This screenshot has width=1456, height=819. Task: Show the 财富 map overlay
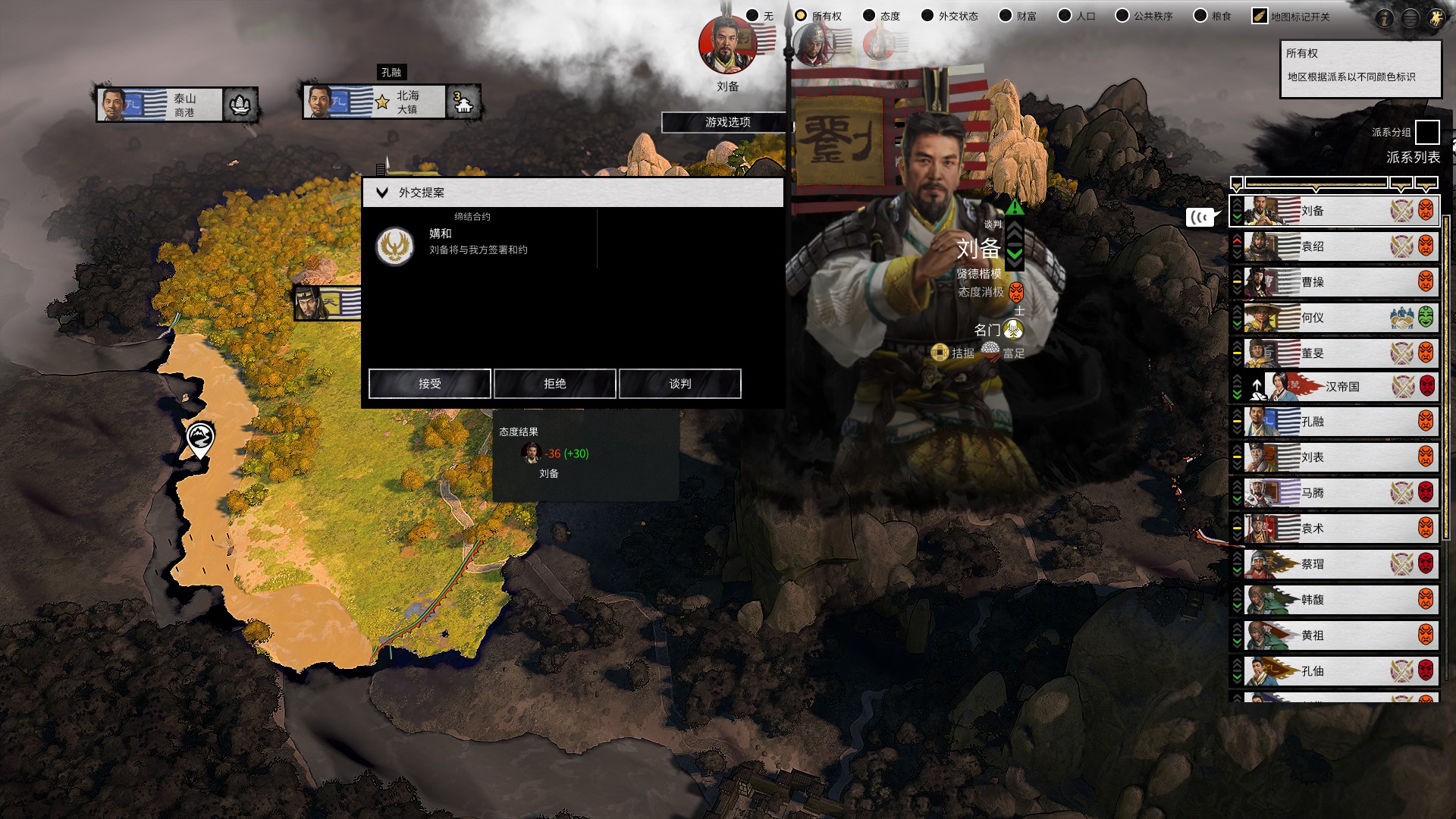click(1006, 16)
